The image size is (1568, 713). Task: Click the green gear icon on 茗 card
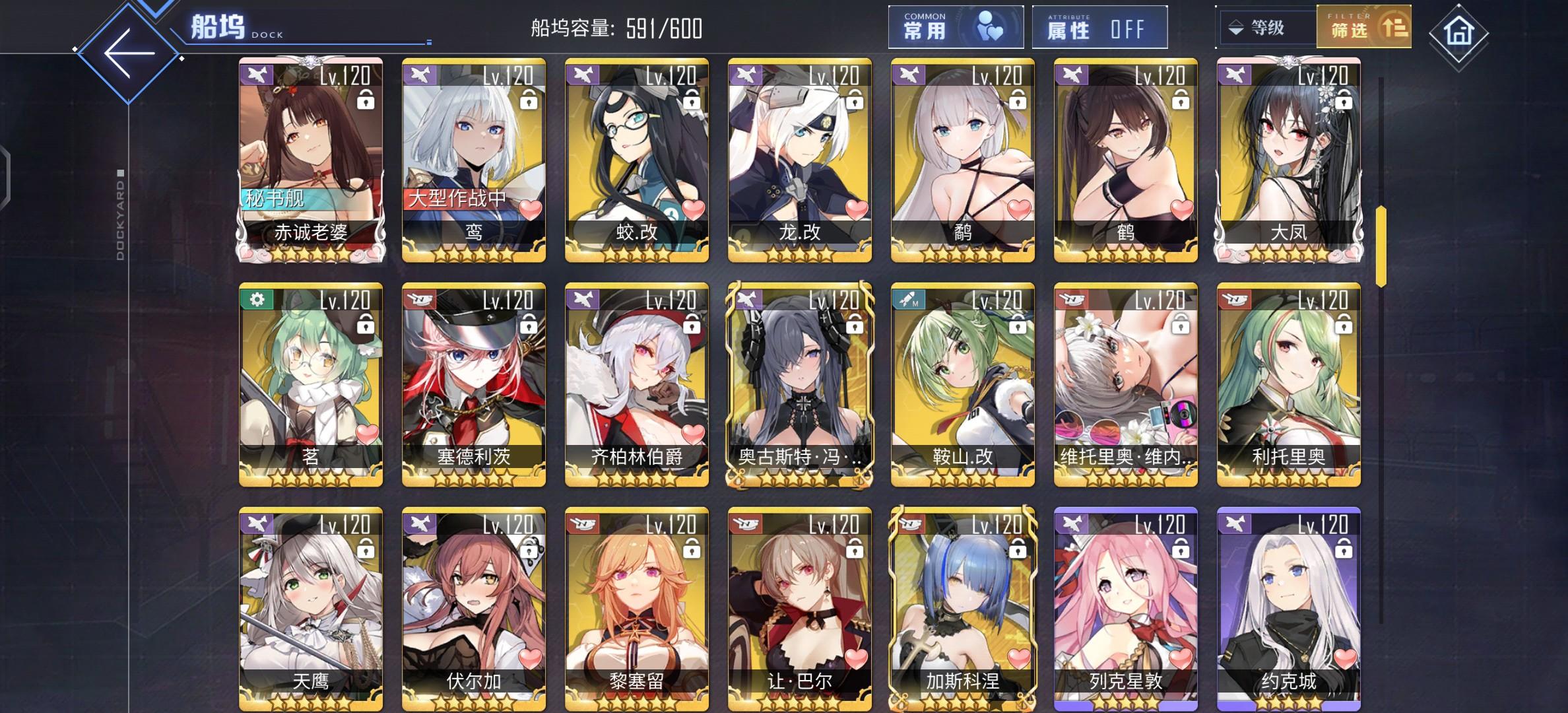(257, 300)
